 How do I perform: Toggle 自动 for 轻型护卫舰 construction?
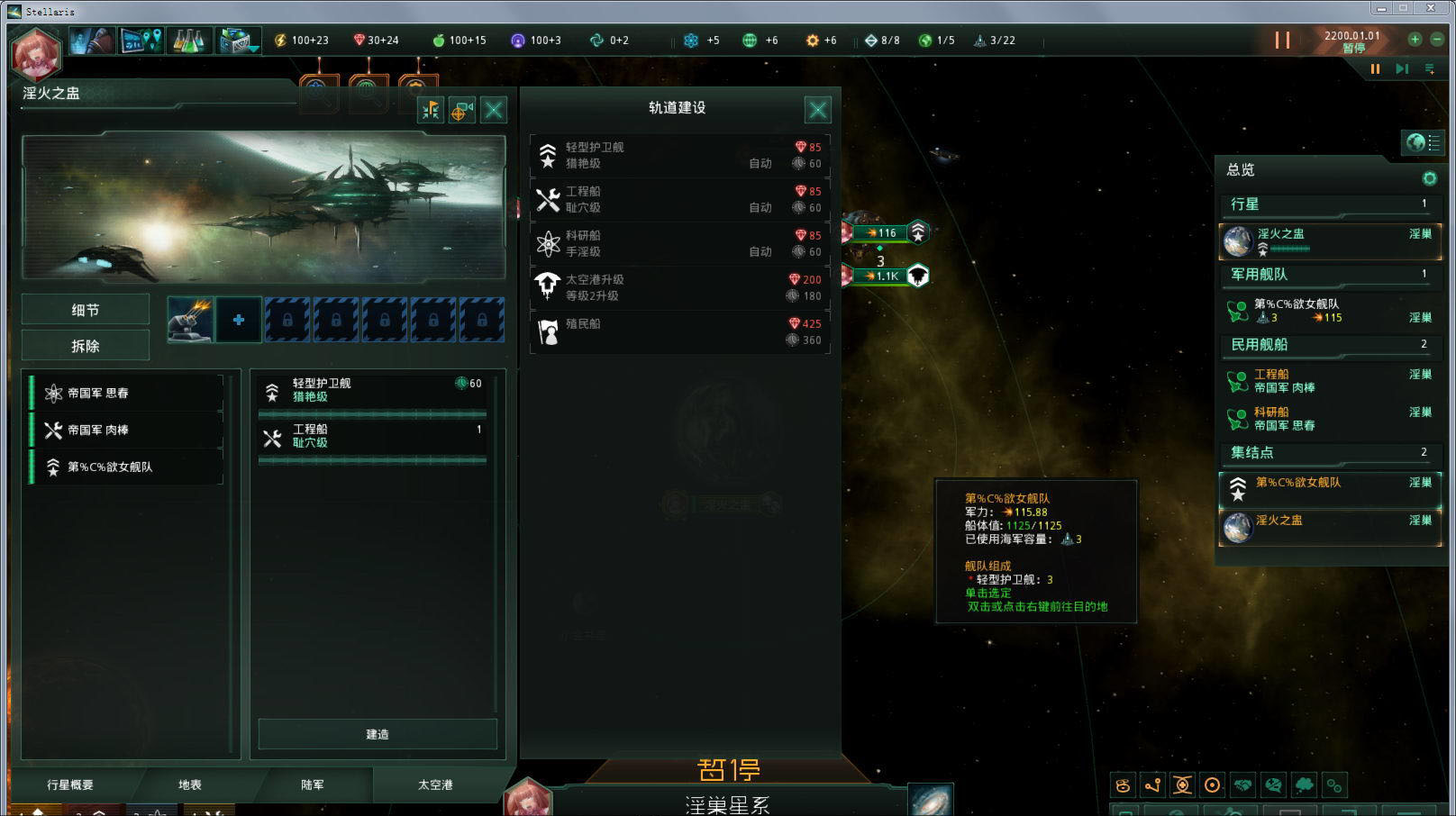(760, 163)
